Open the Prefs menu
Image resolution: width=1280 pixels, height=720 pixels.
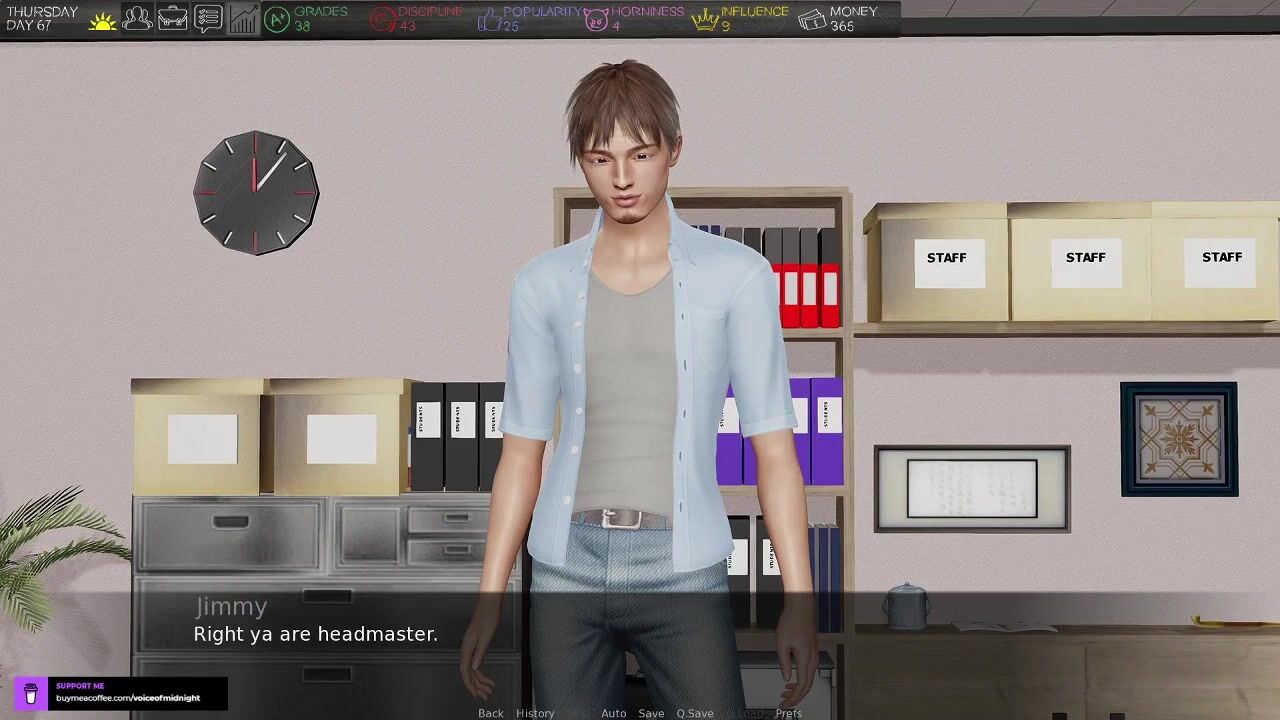[788, 713]
